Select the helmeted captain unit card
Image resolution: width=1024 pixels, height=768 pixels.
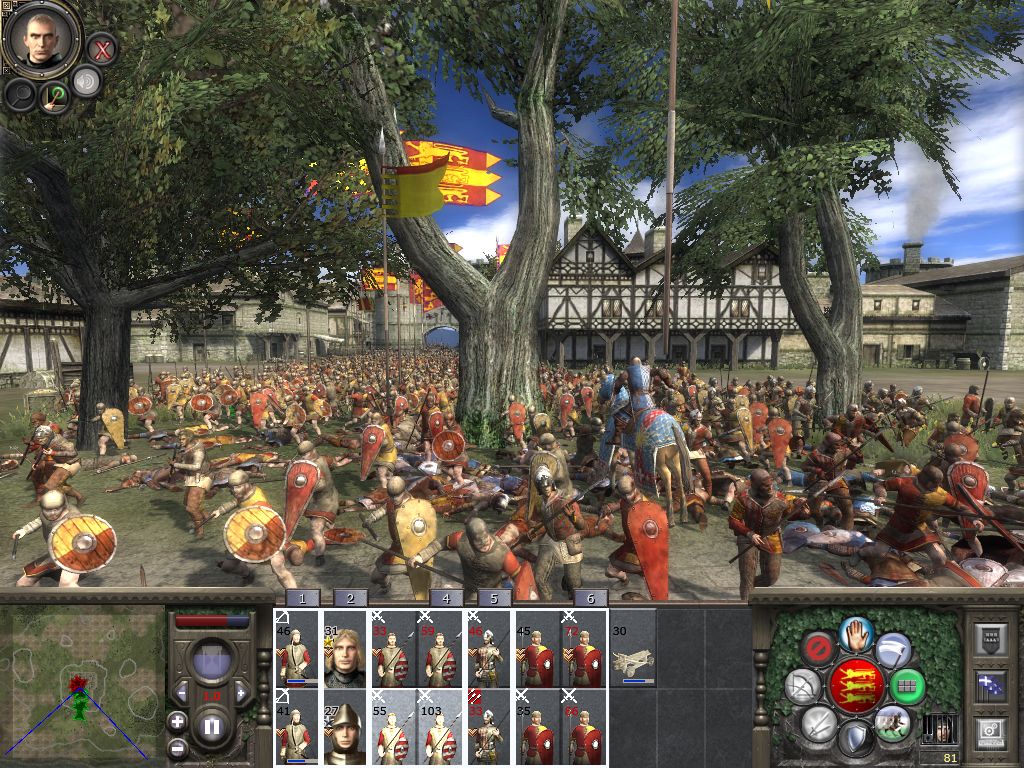coord(345,727)
